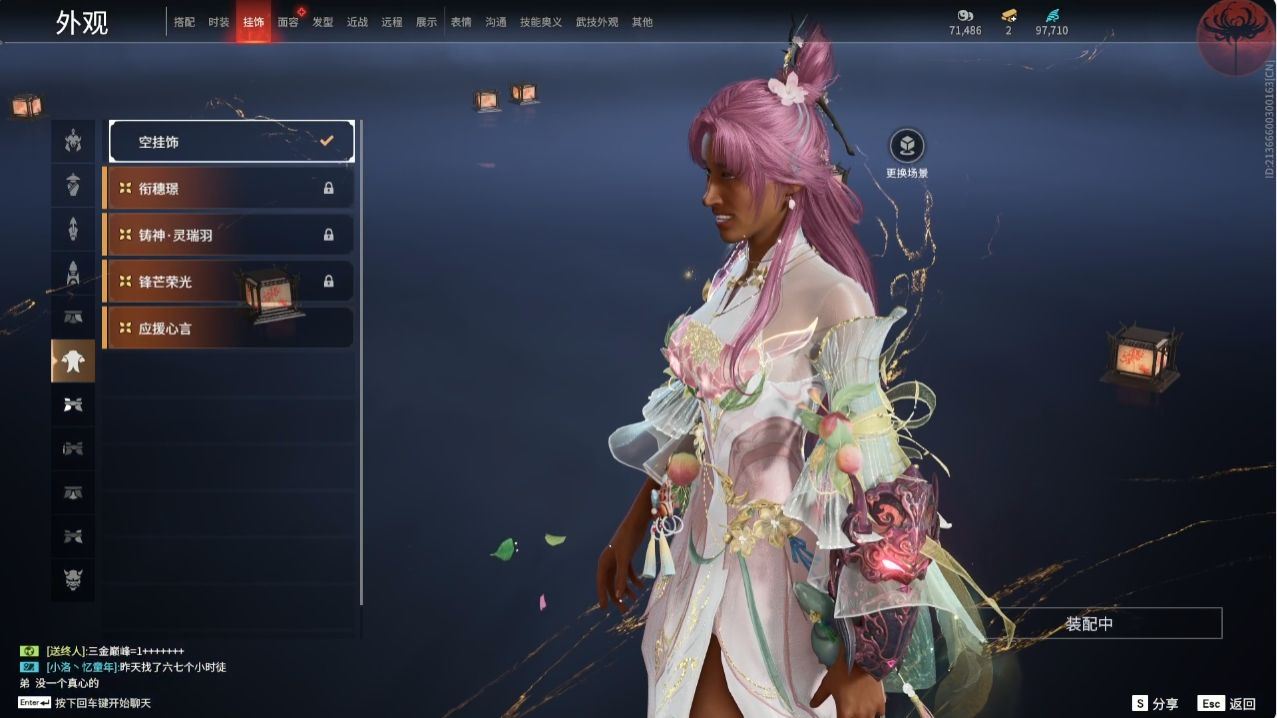Click the 装配中 equip button
Screen dimensions: 1277x718
[x=1089, y=624]
